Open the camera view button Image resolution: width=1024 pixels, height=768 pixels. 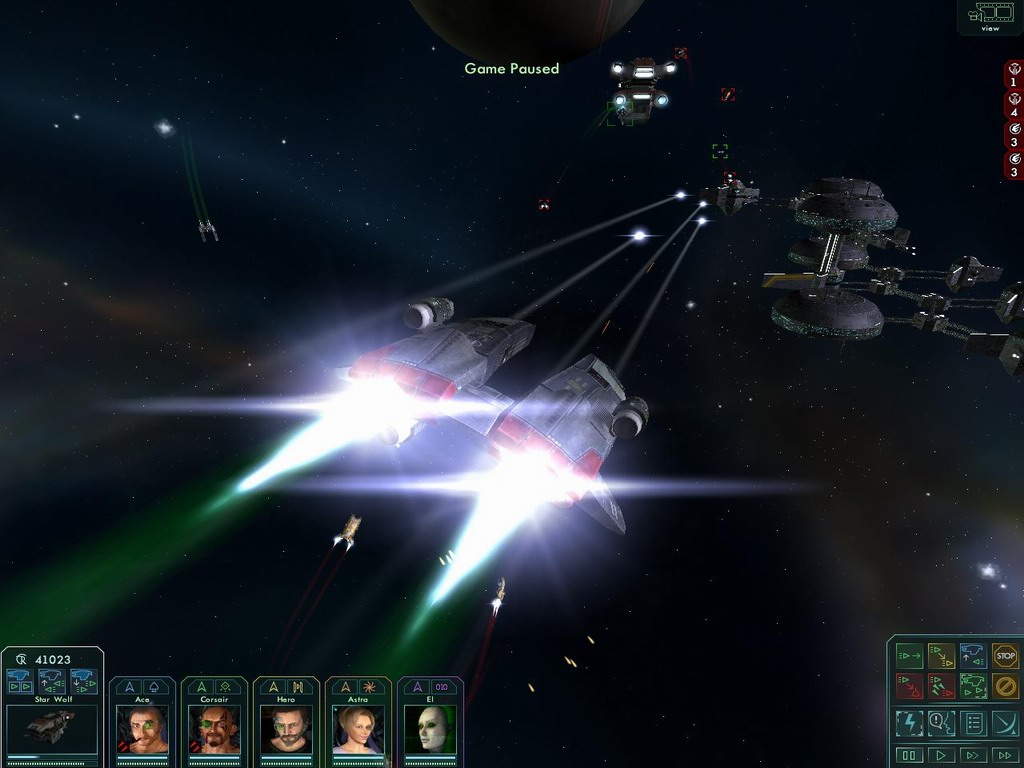pos(990,15)
